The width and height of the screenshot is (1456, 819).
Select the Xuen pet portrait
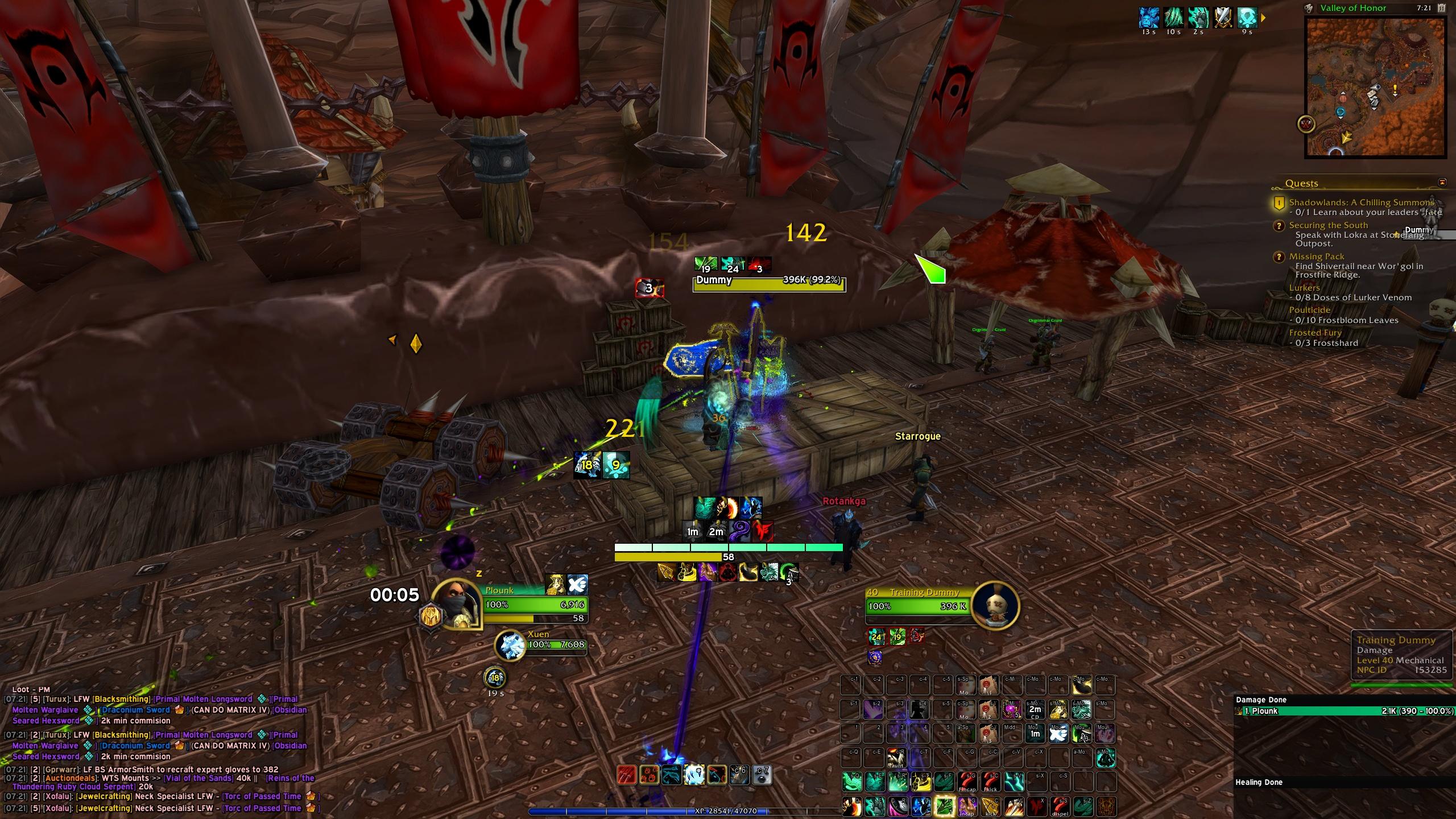pyautogui.click(x=510, y=646)
